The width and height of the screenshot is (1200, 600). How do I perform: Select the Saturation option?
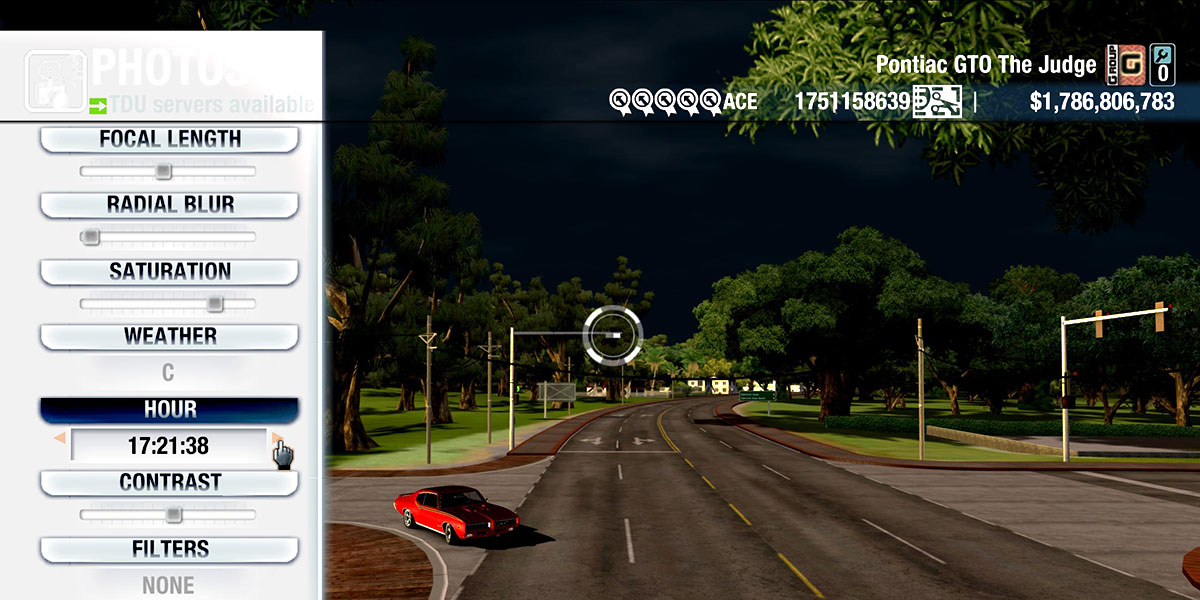click(x=169, y=272)
